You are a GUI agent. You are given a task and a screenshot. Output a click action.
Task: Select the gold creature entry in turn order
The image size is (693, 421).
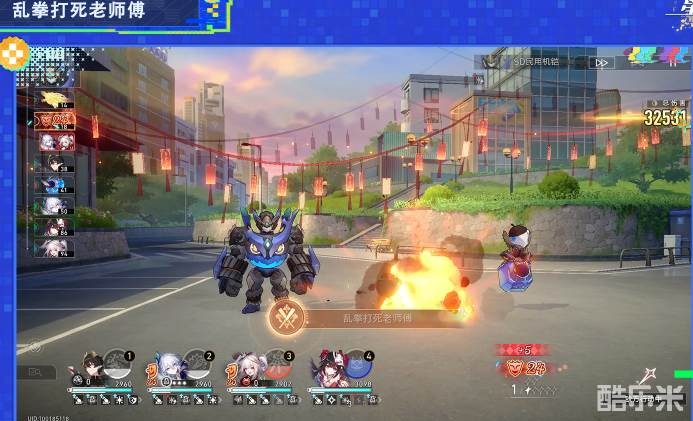(54, 99)
